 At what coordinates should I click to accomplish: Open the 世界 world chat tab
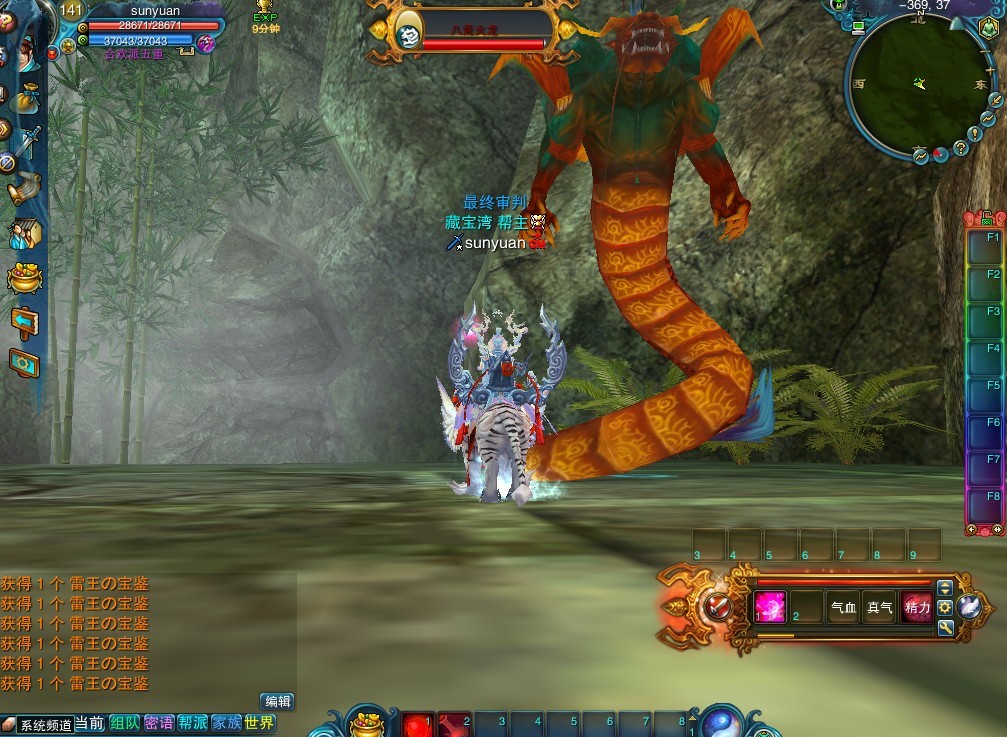(259, 723)
